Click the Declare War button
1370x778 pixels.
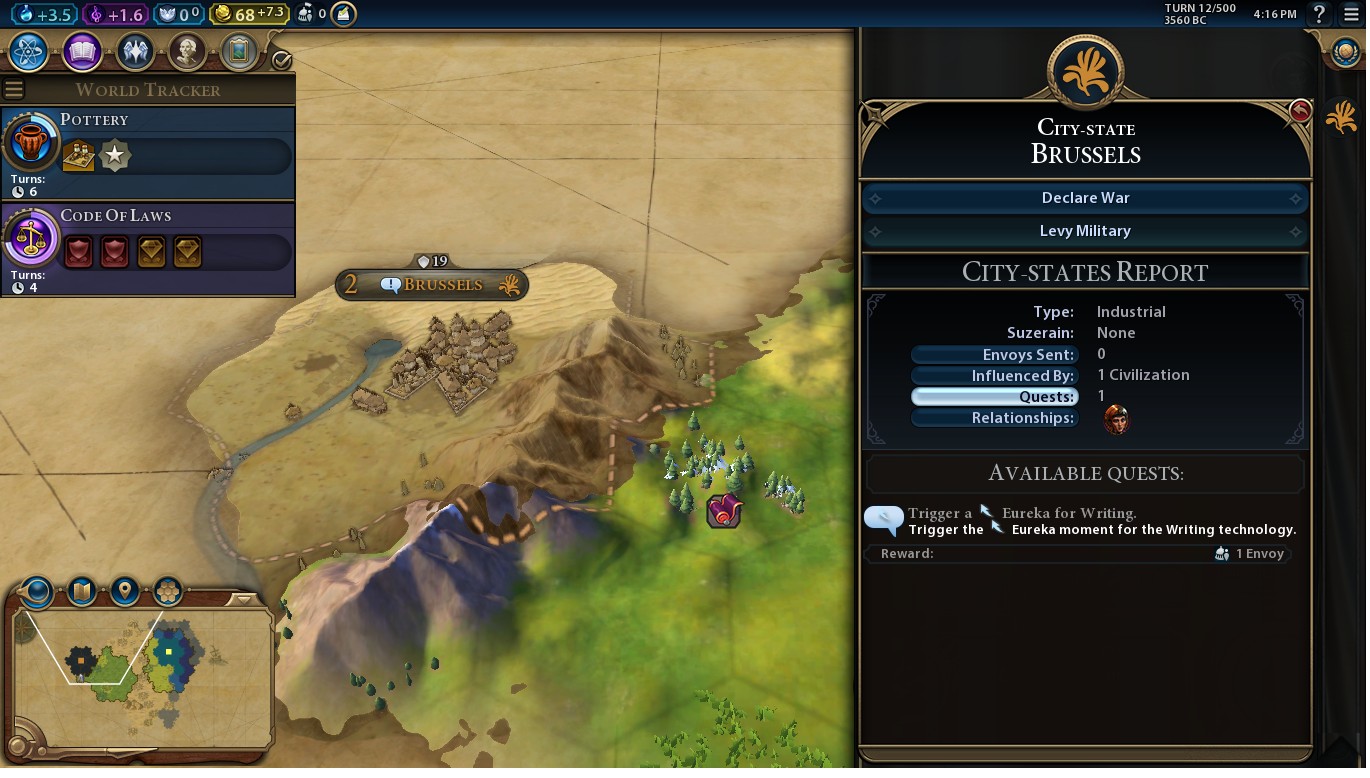point(1085,198)
